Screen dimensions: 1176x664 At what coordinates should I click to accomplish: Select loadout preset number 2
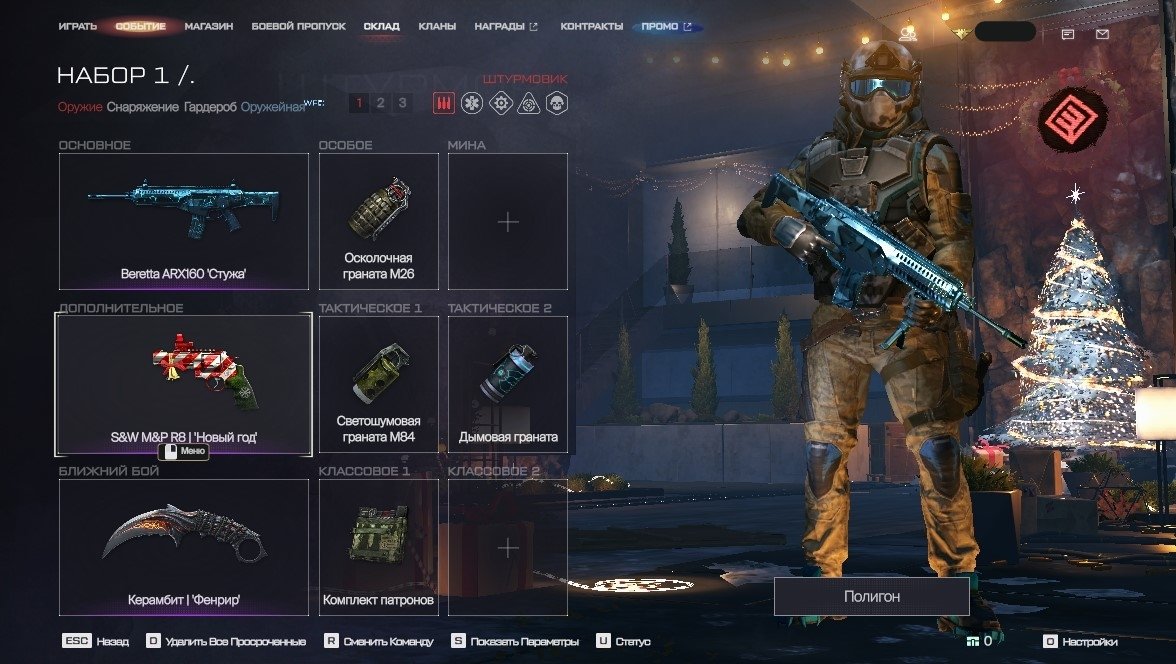tap(380, 102)
